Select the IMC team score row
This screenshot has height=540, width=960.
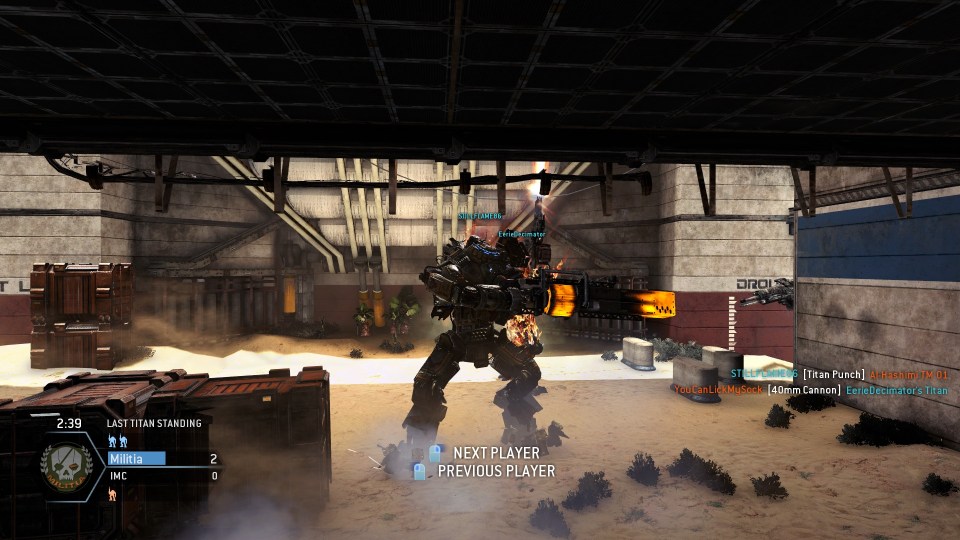[x=163, y=476]
